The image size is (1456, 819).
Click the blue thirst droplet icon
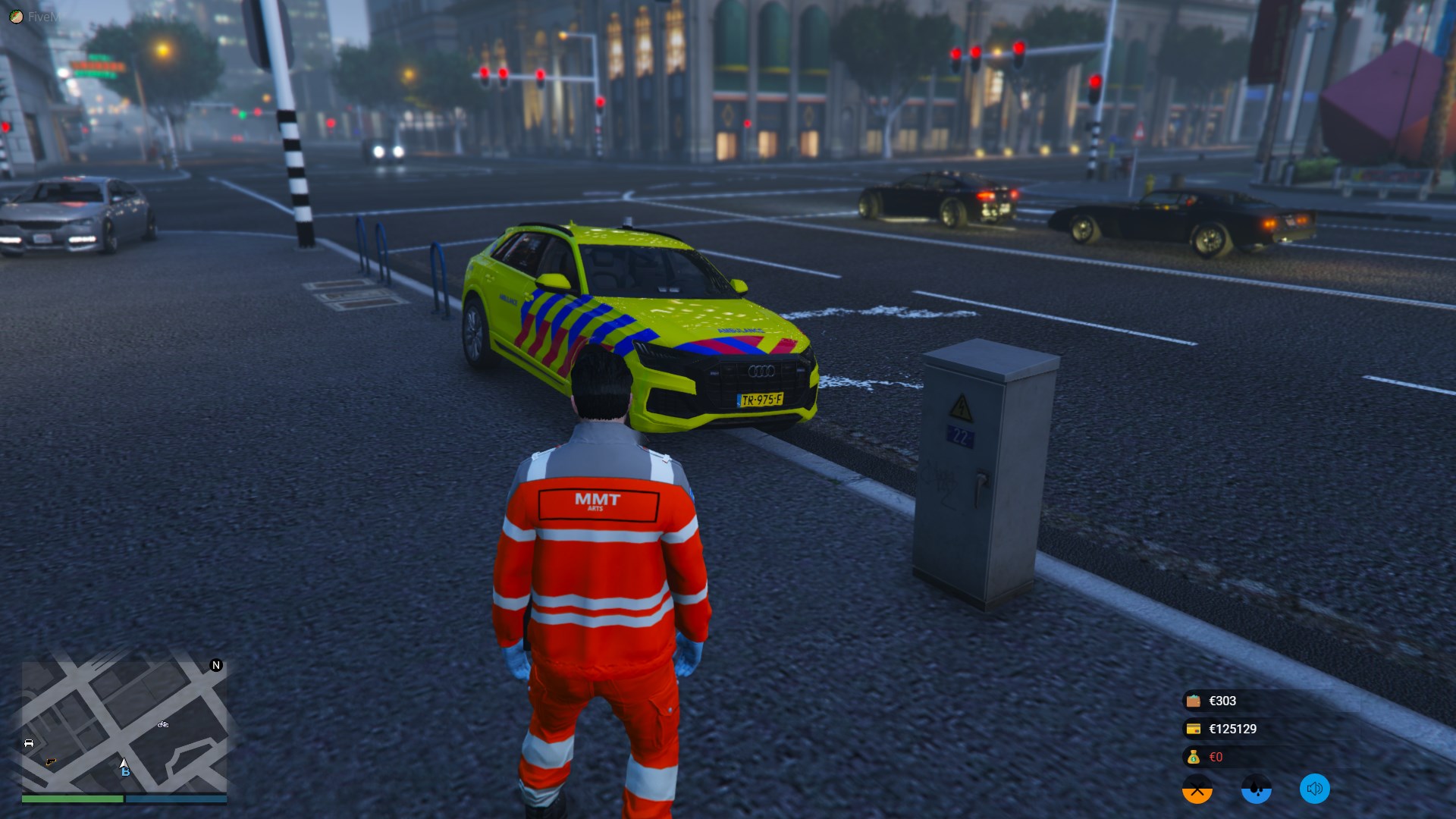tap(1256, 789)
